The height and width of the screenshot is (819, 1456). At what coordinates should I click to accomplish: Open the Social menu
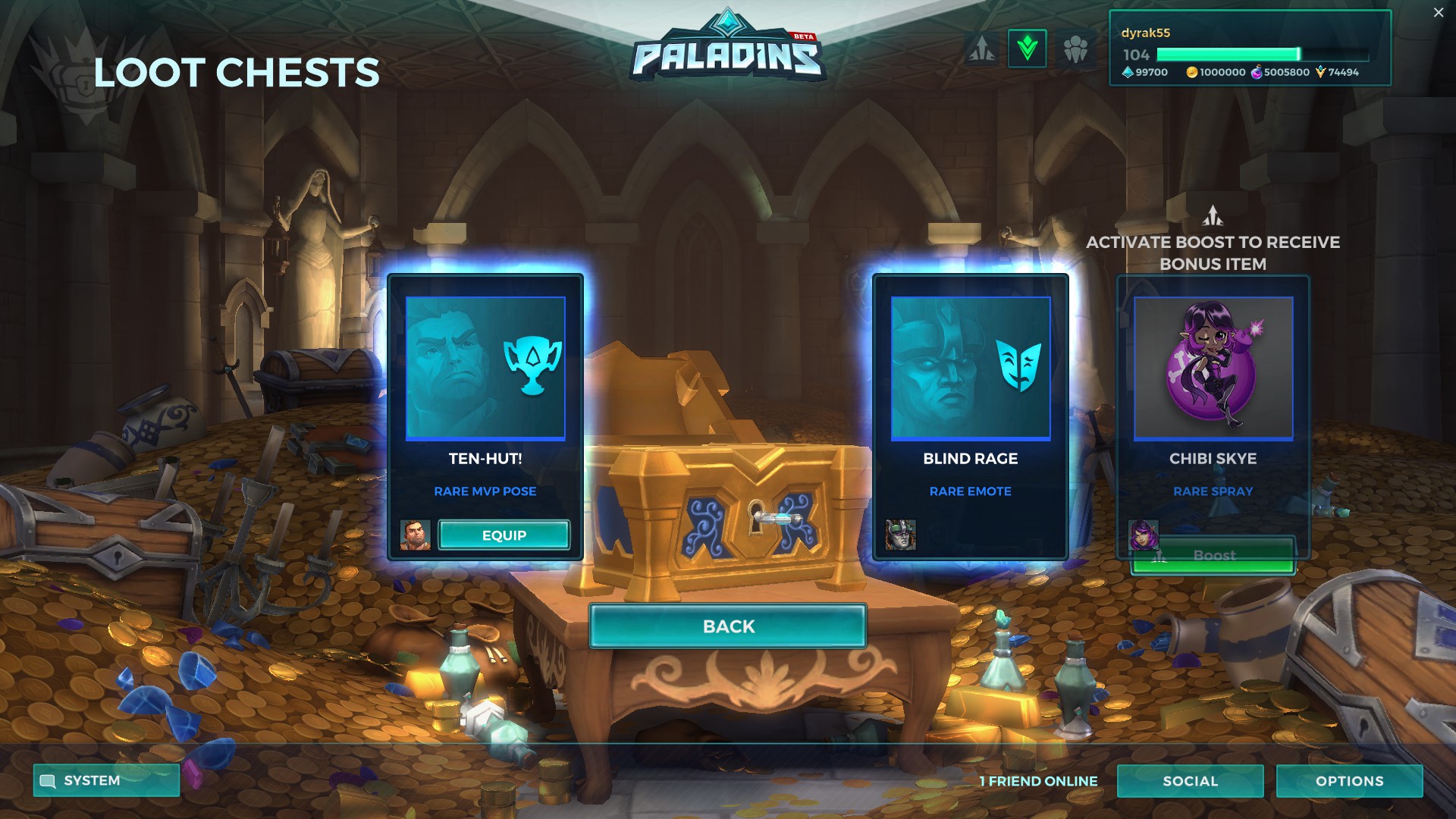pos(1191,781)
